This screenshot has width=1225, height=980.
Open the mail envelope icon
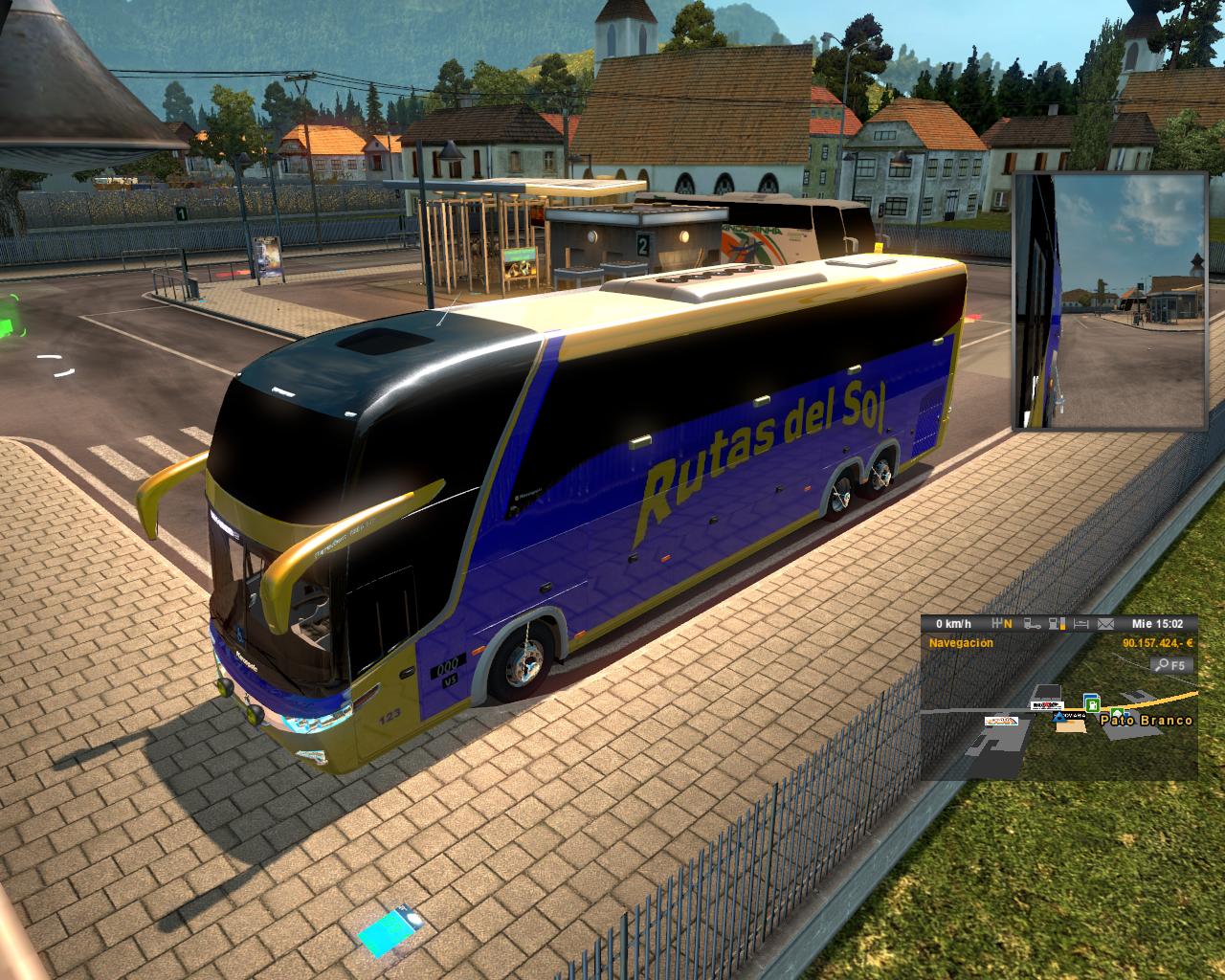(1105, 623)
